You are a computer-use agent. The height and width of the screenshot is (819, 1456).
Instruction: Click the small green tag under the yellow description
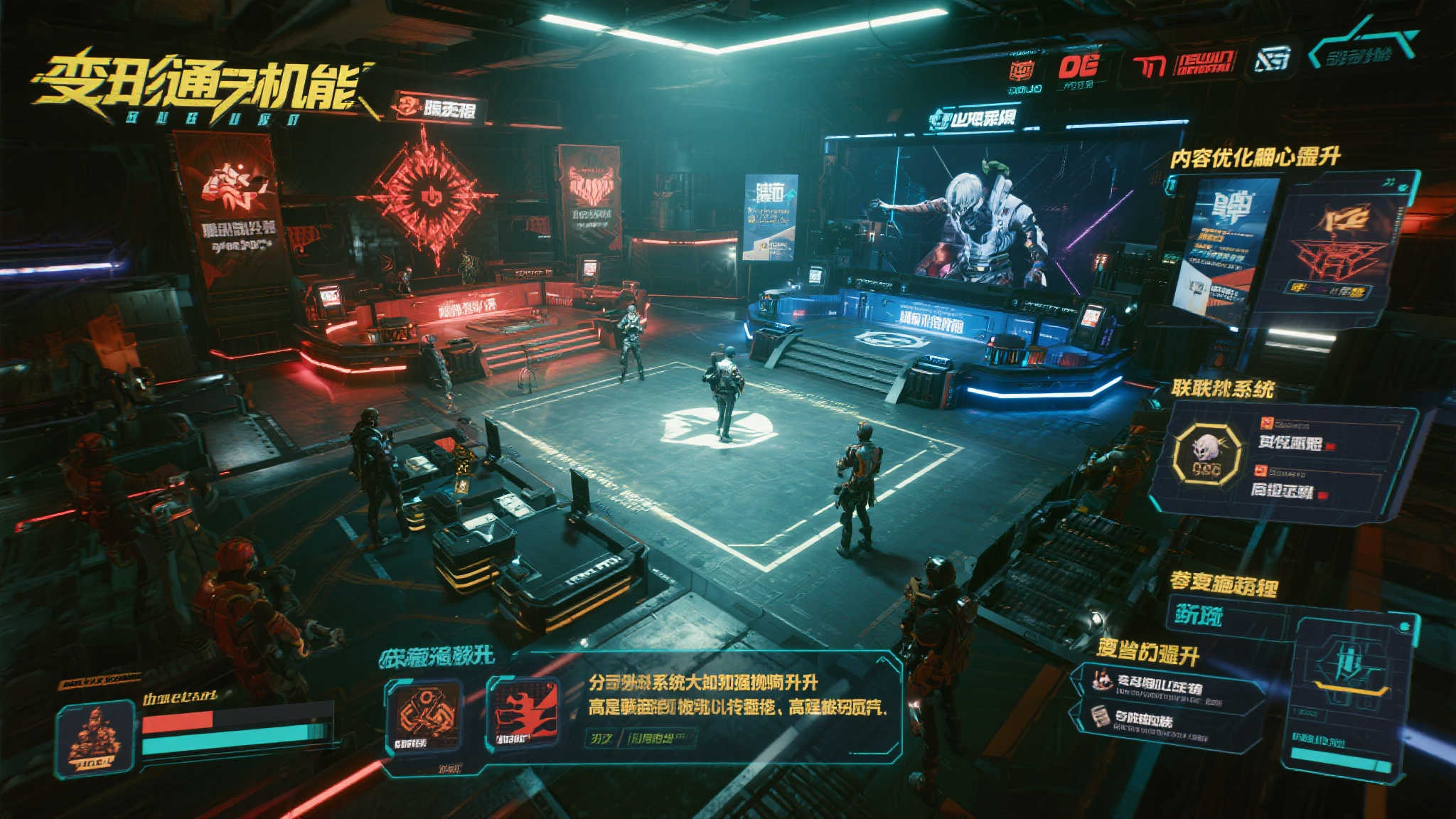tap(601, 739)
